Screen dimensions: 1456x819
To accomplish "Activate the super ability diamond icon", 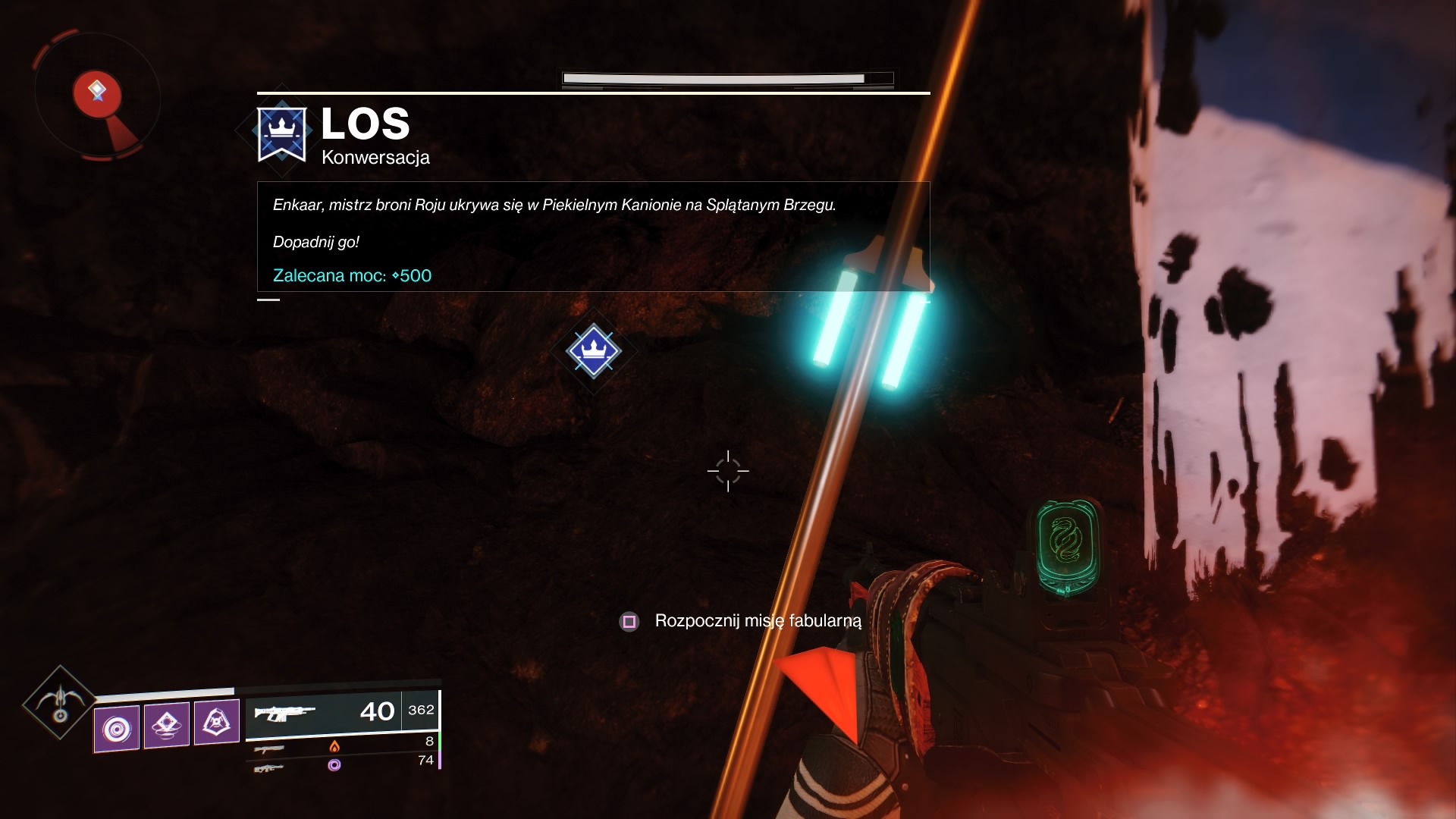I will click(59, 703).
